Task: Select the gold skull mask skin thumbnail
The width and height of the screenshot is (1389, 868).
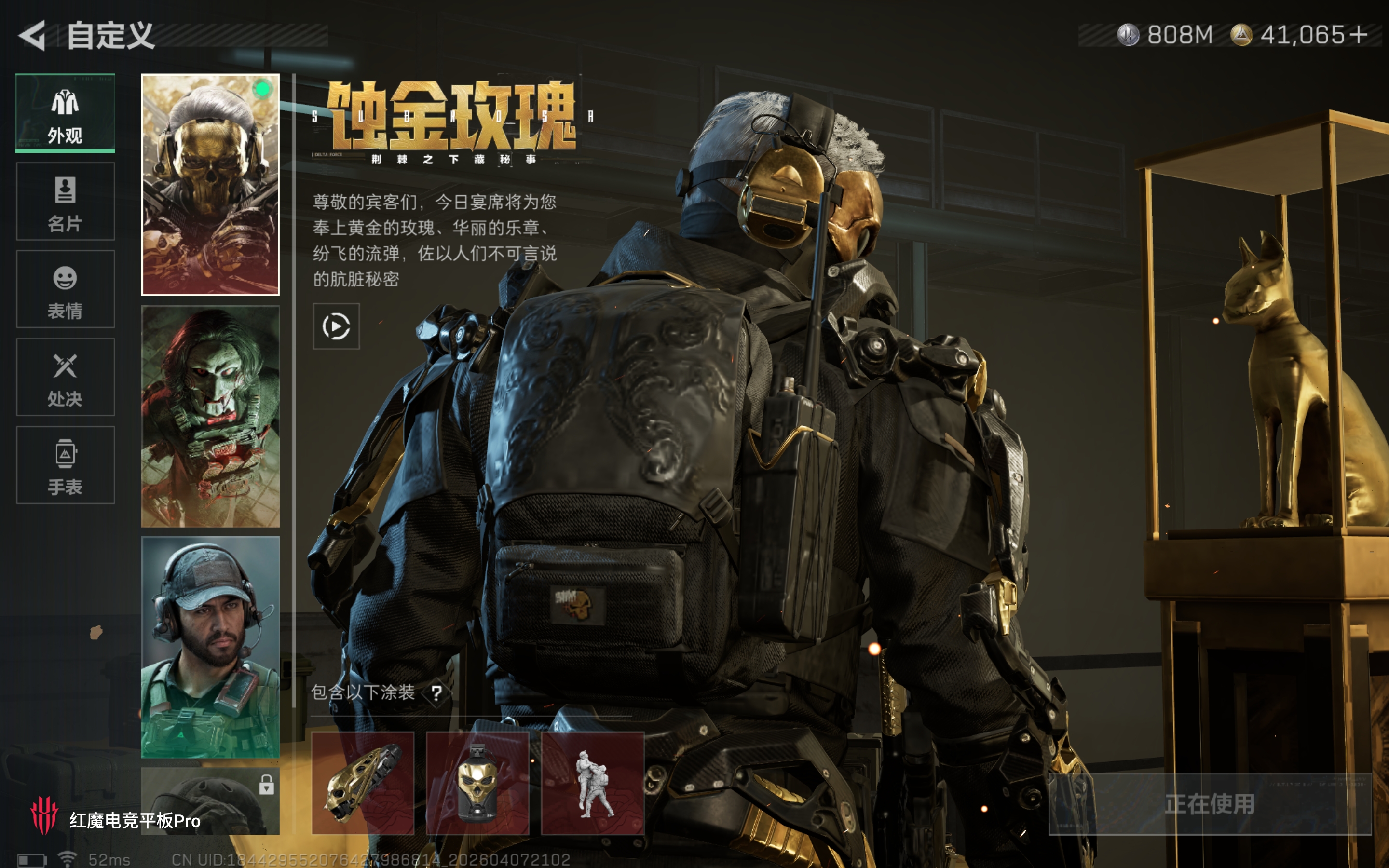Action: [x=210, y=184]
